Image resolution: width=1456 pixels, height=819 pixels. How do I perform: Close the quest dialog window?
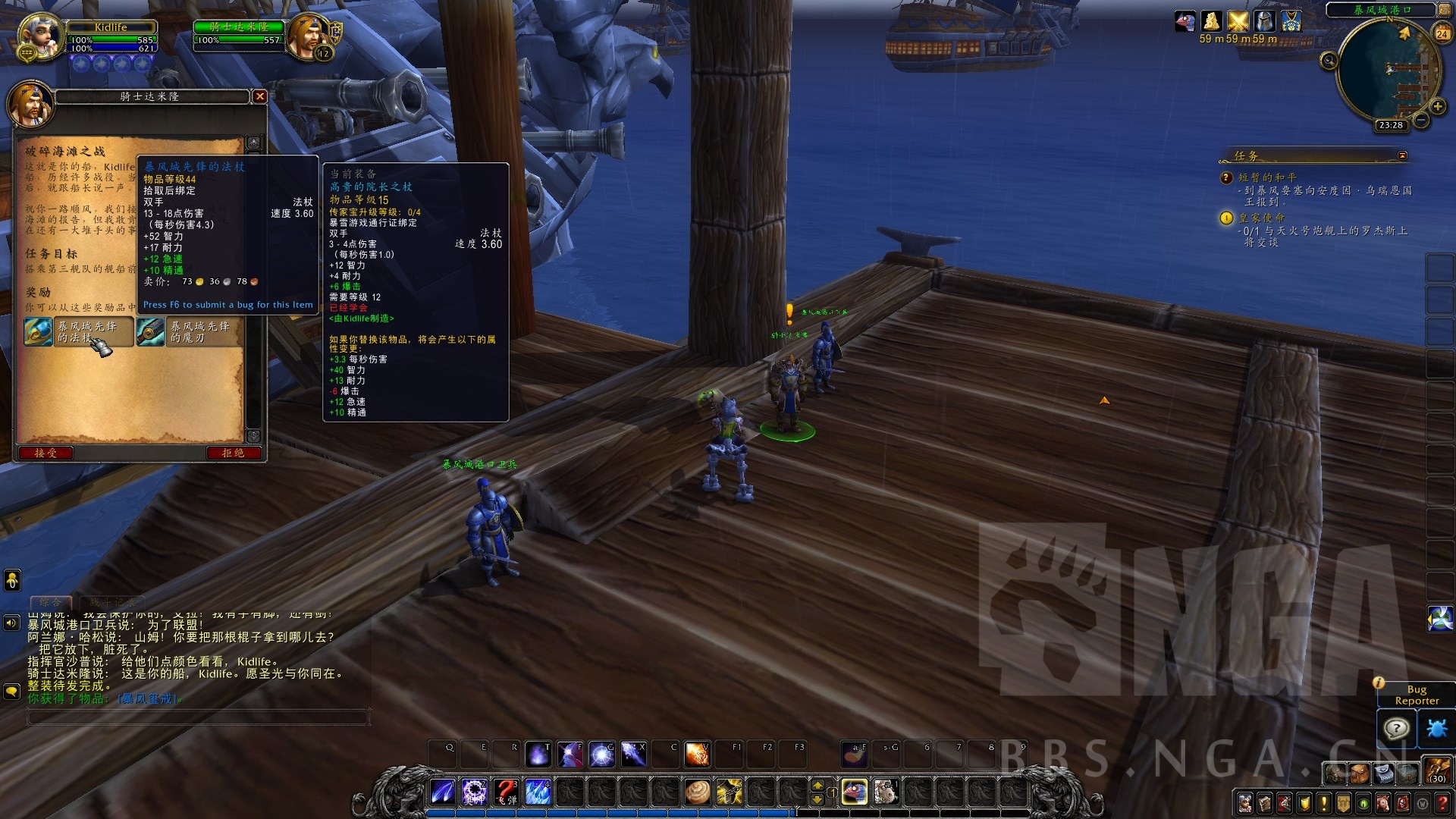259,96
